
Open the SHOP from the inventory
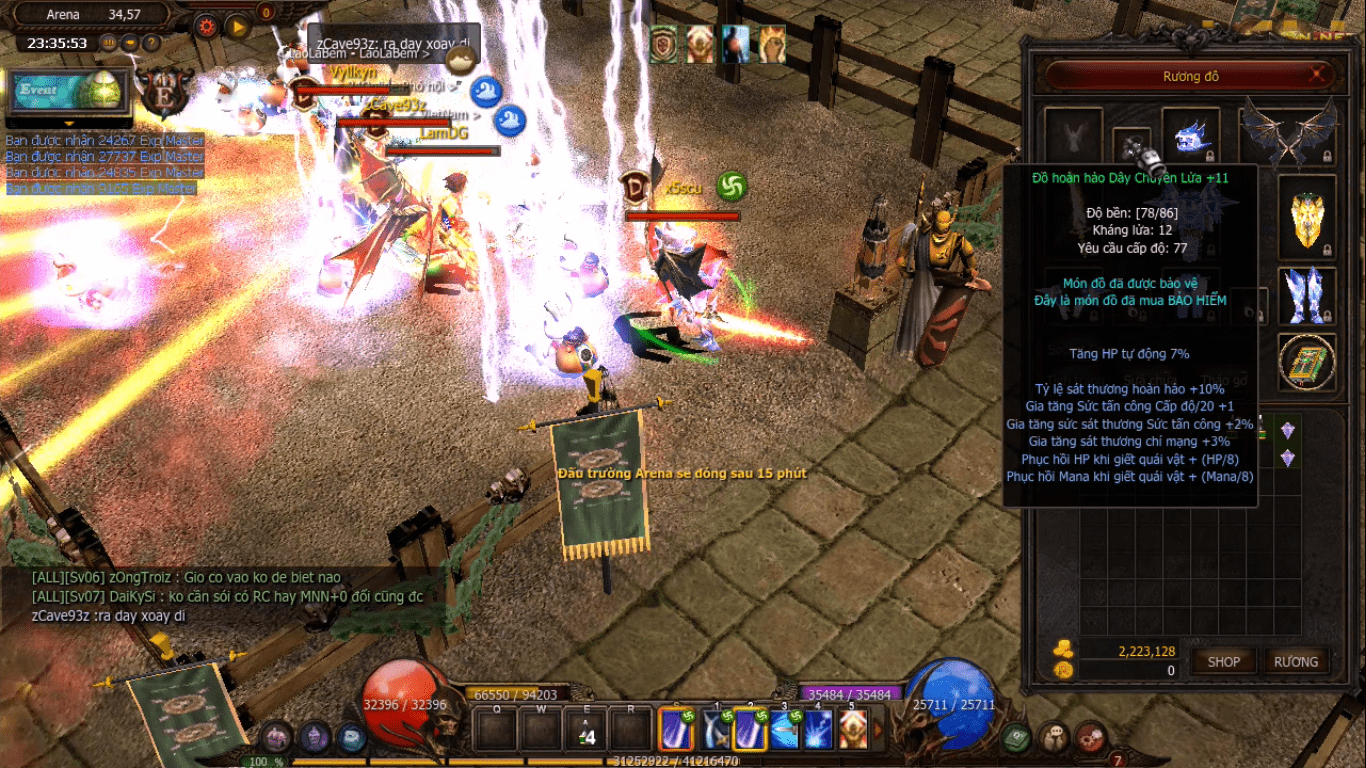pos(1223,661)
